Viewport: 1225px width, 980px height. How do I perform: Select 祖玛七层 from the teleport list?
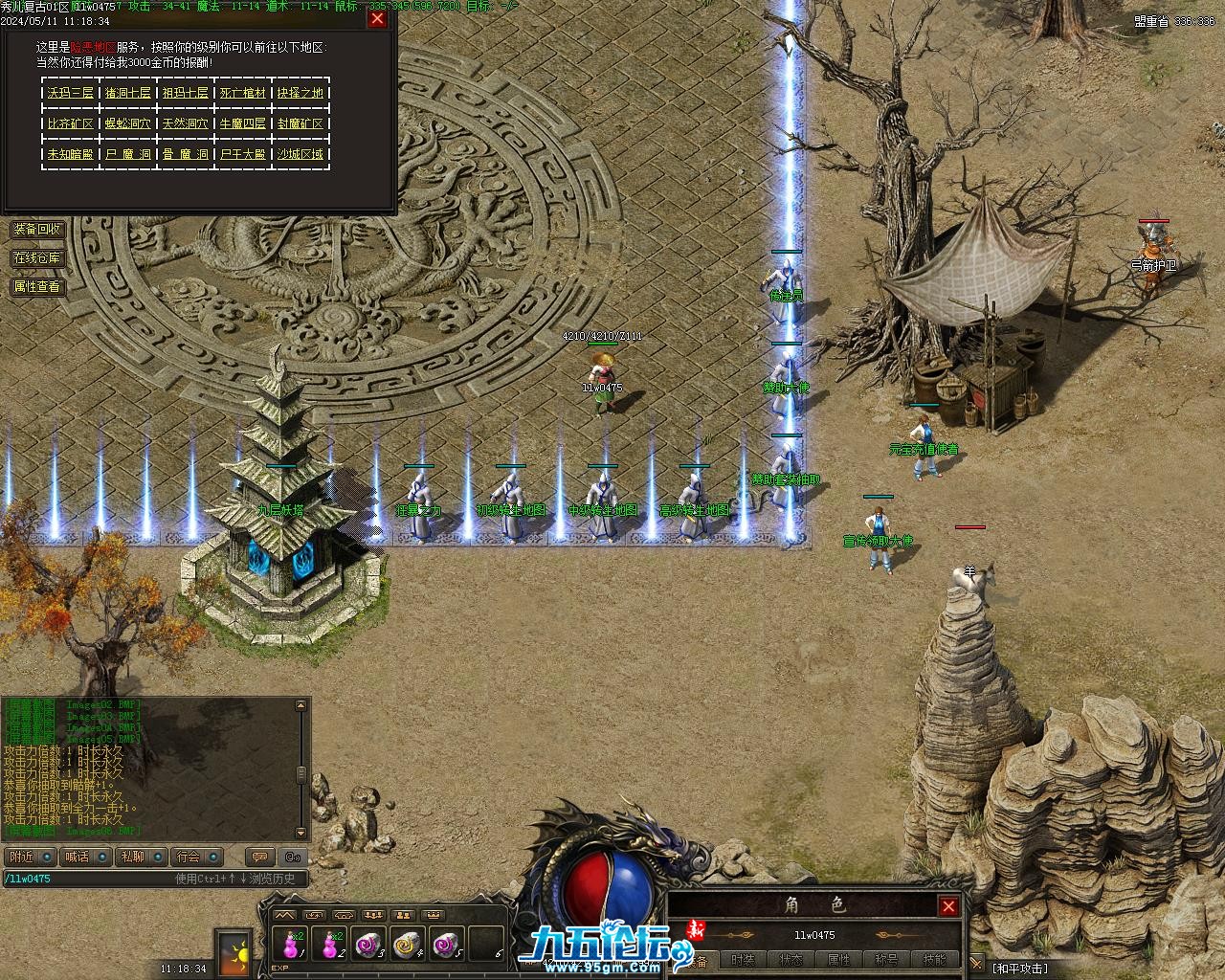tap(186, 93)
